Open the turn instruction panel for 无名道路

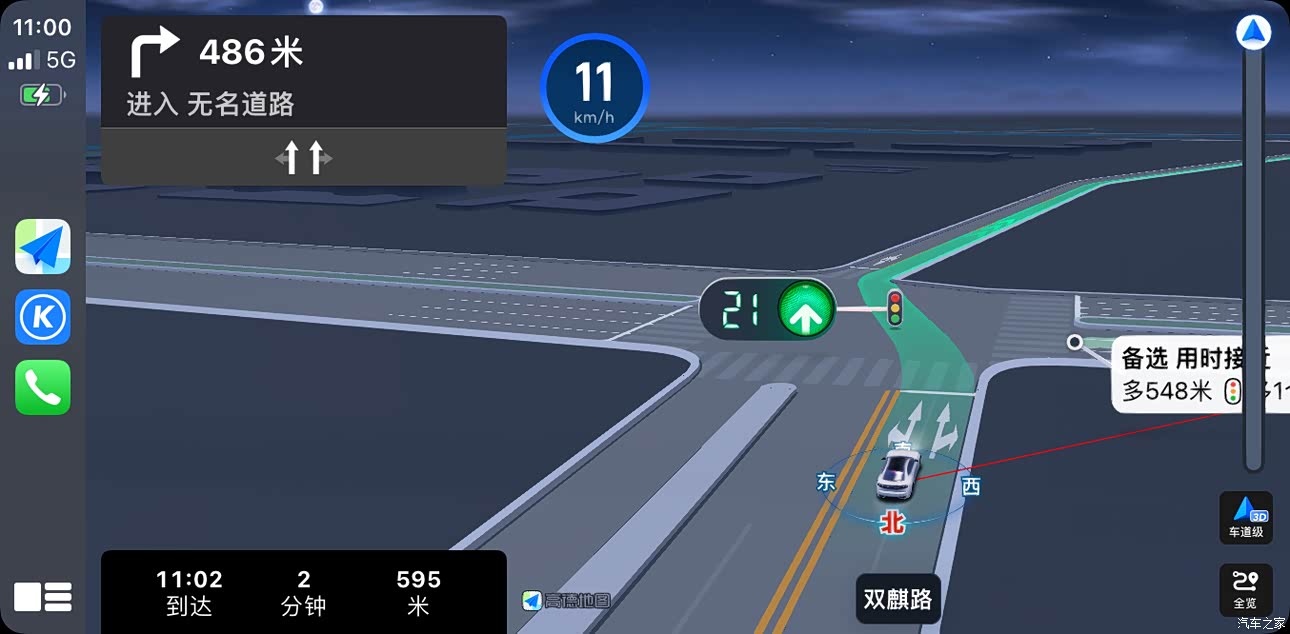point(303,75)
